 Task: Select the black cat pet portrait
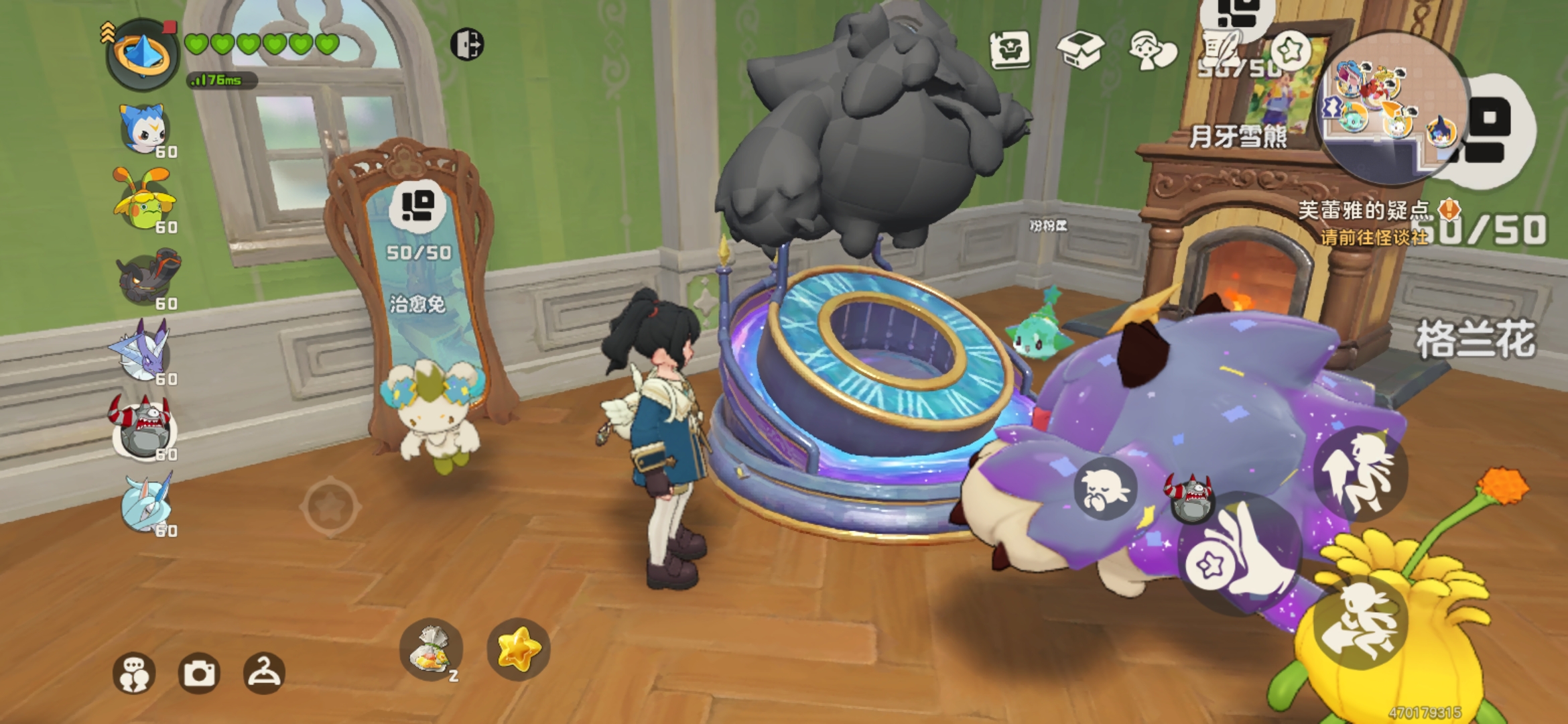144,277
